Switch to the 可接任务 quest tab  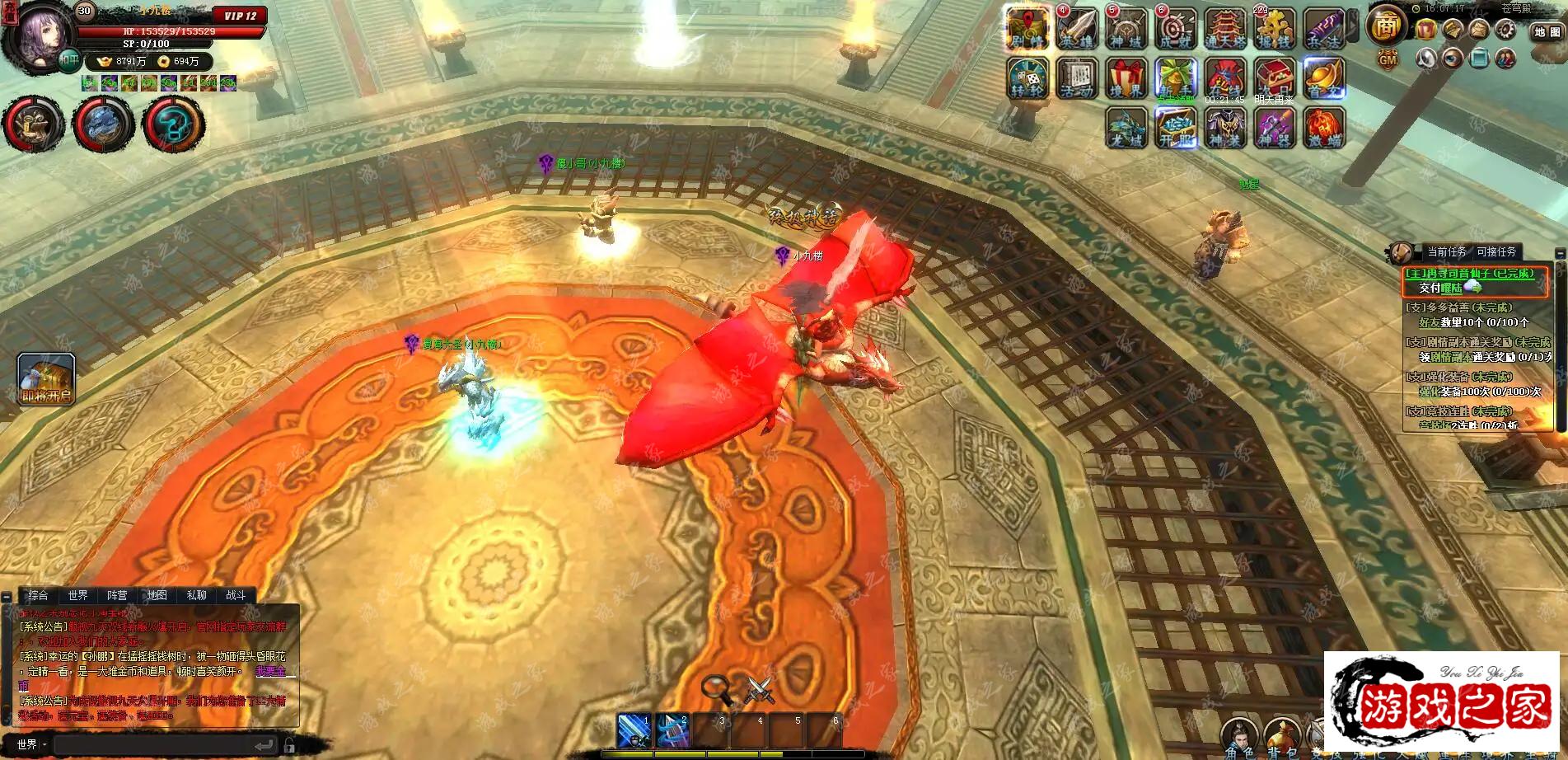click(x=1496, y=252)
